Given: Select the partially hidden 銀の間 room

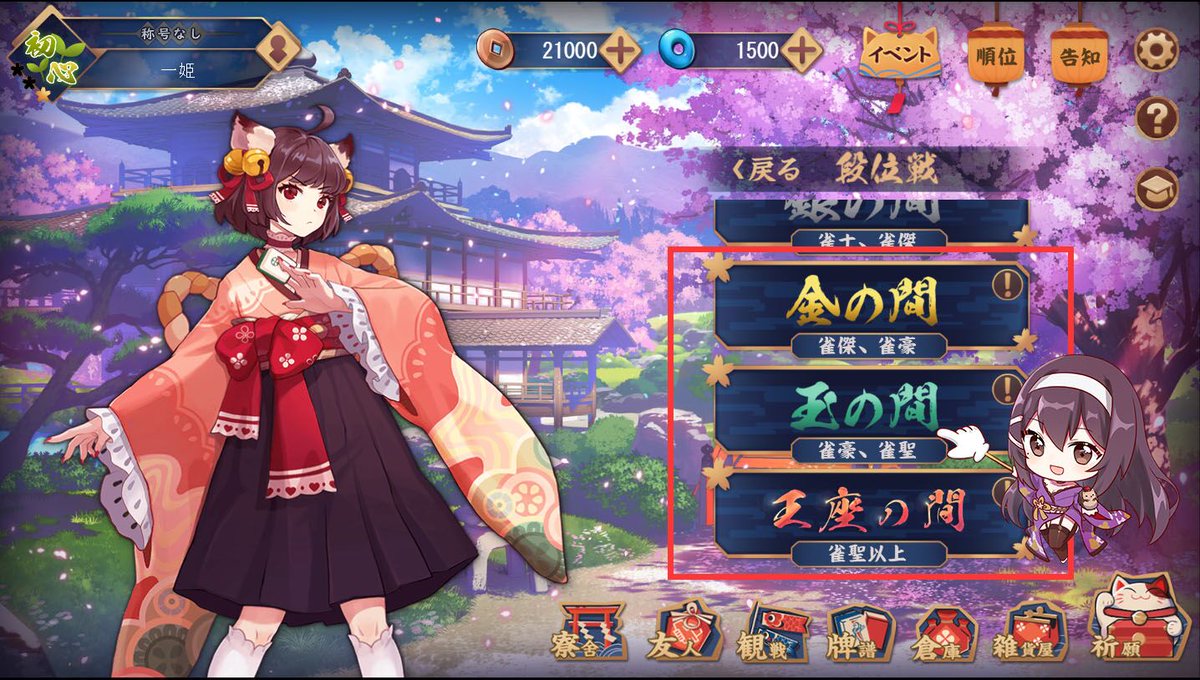Looking at the screenshot, I should pyautogui.click(x=860, y=218).
